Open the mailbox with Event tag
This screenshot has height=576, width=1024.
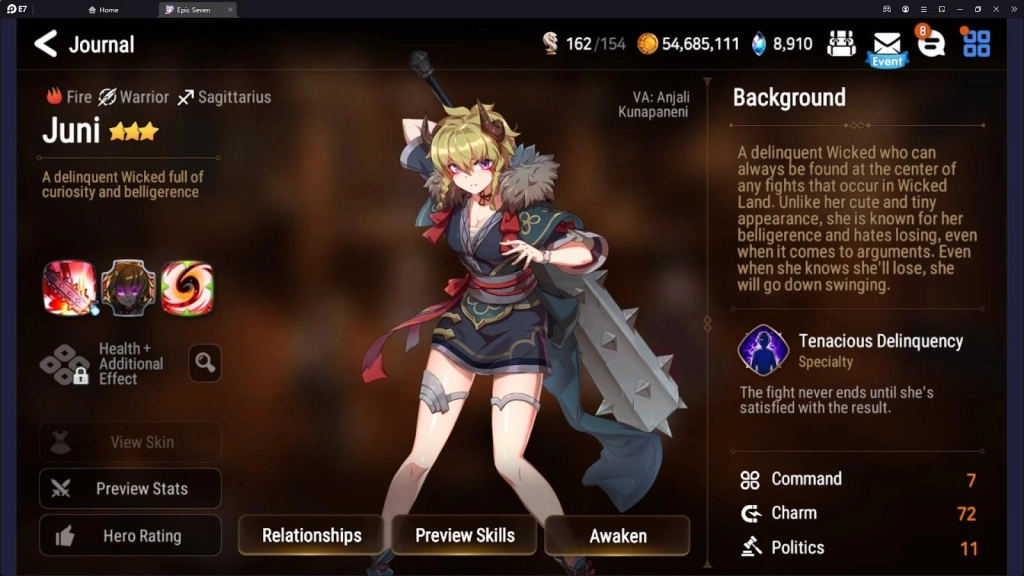[887, 46]
